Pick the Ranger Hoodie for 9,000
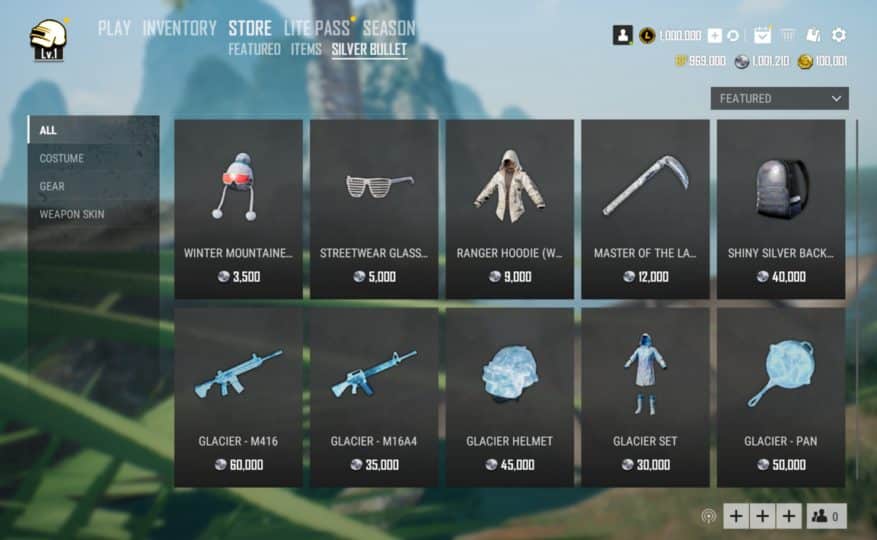 click(510, 208)
